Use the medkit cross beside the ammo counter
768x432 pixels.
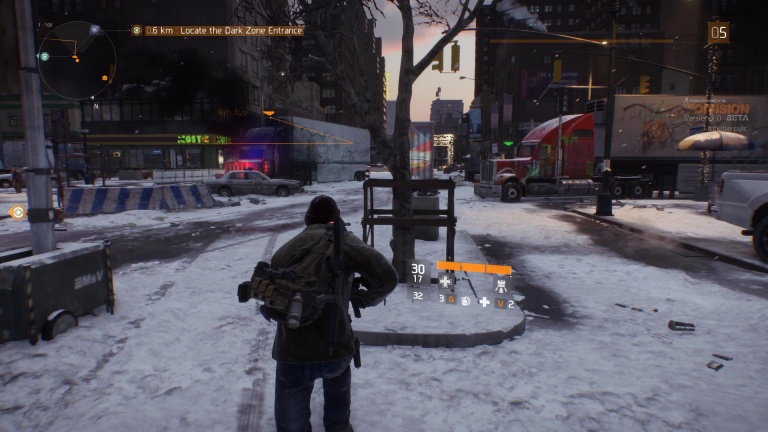coord(446,281)
